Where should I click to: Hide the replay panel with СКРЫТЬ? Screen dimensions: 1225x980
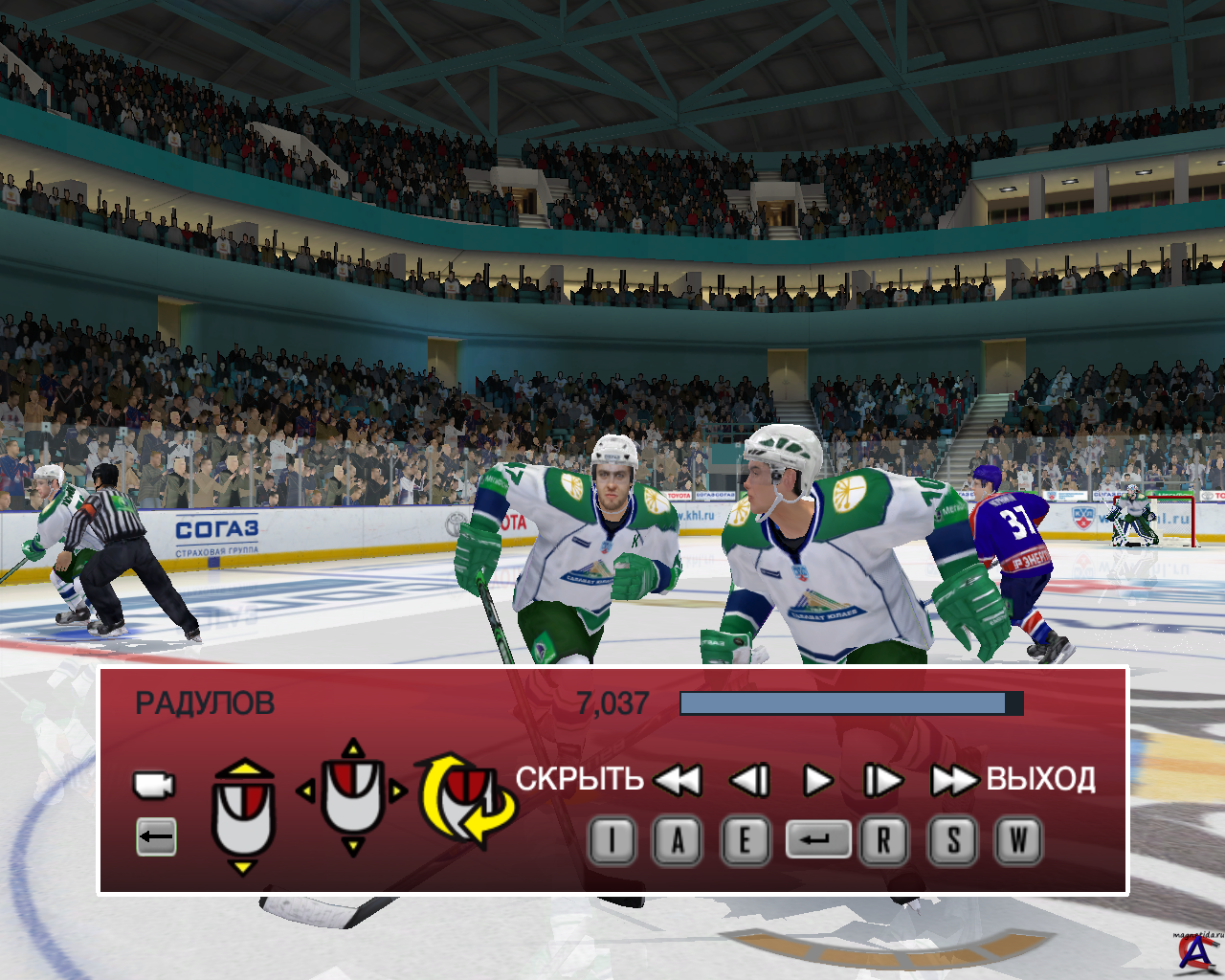click(x=579, y=779)
